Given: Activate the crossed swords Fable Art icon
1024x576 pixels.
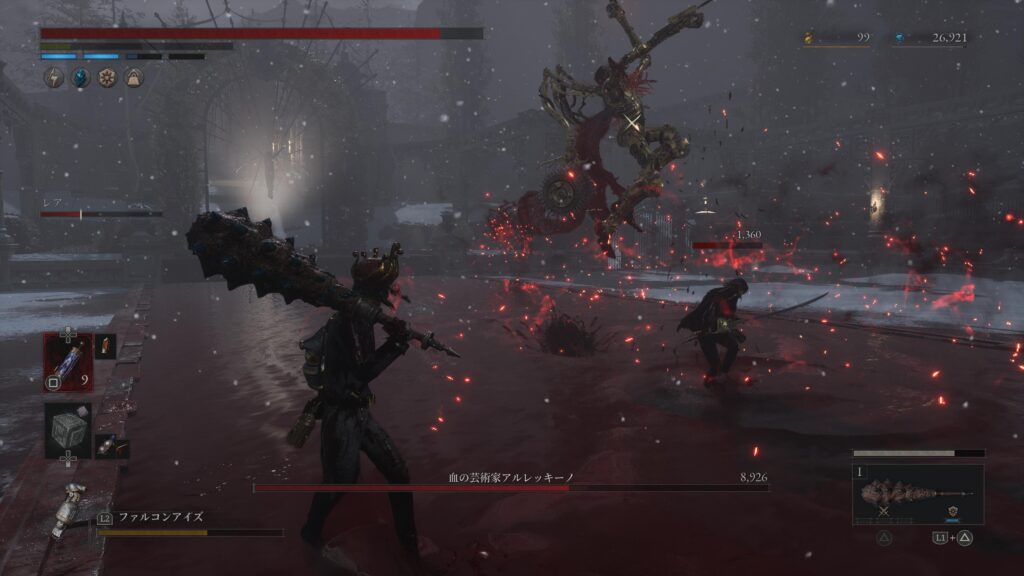Looking at the screenshot, I should tap(885, 510).
